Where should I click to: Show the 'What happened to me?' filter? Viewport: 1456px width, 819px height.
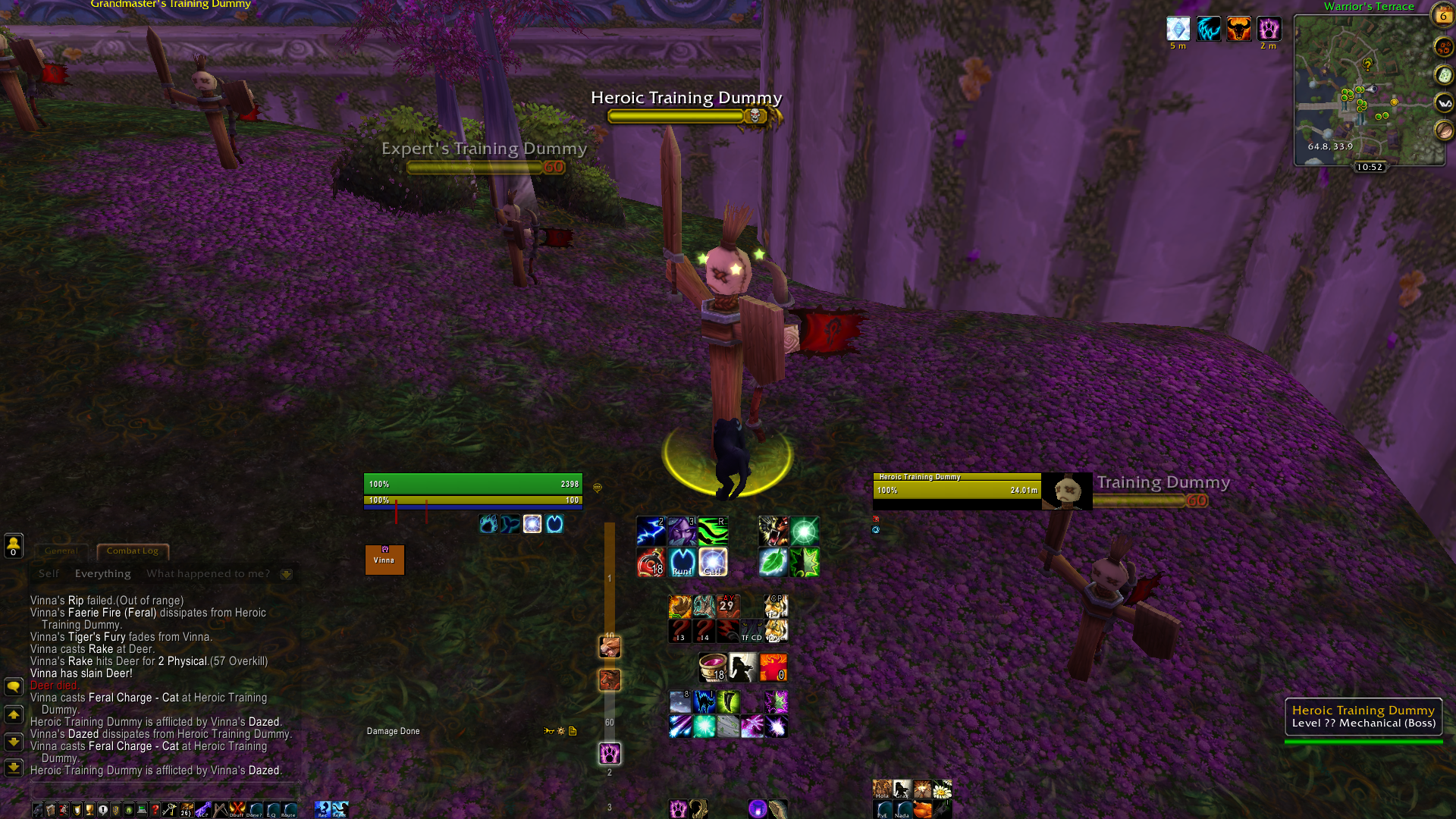(208, 574)
